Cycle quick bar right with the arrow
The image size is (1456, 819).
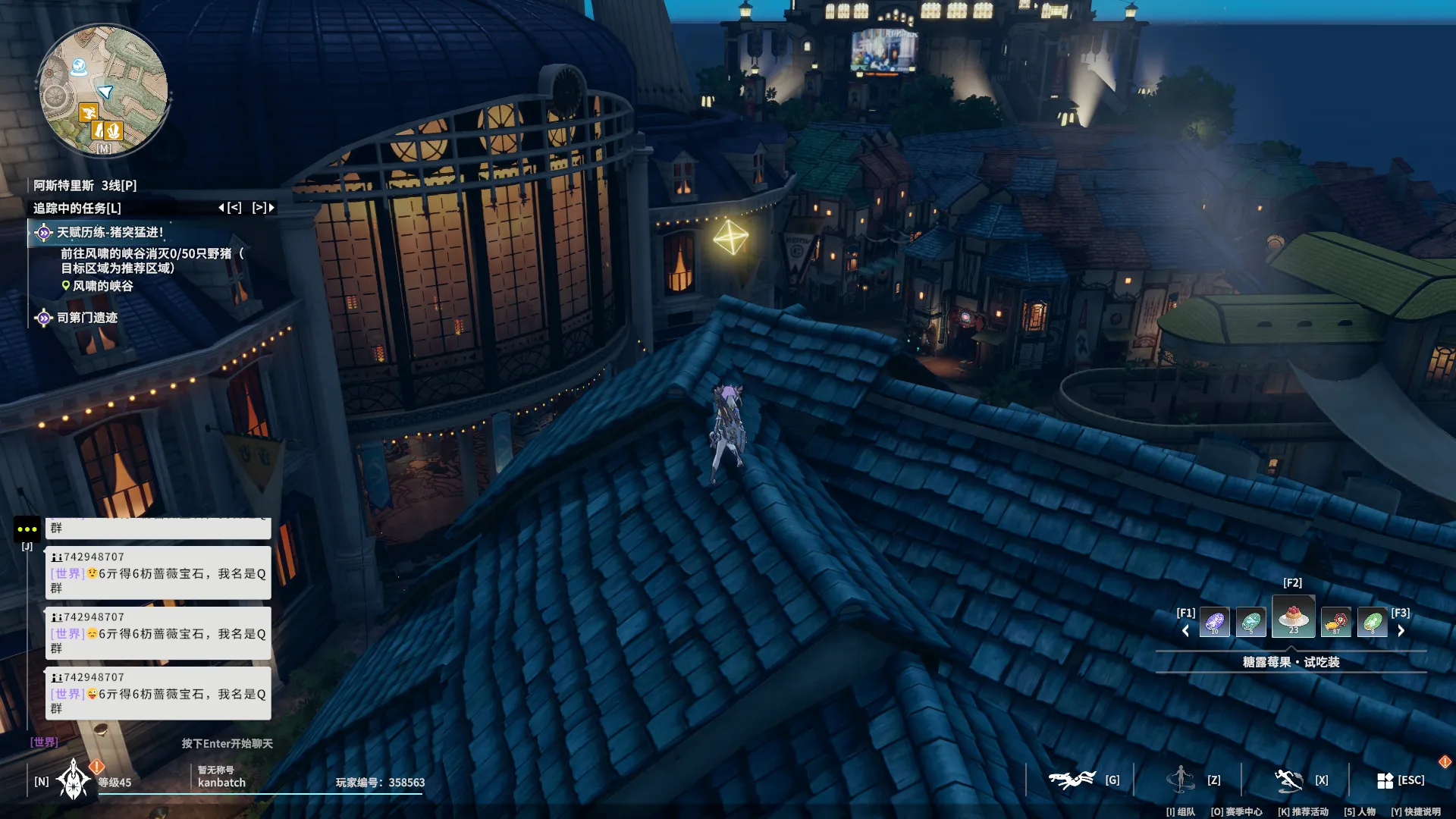point(1401,630)
